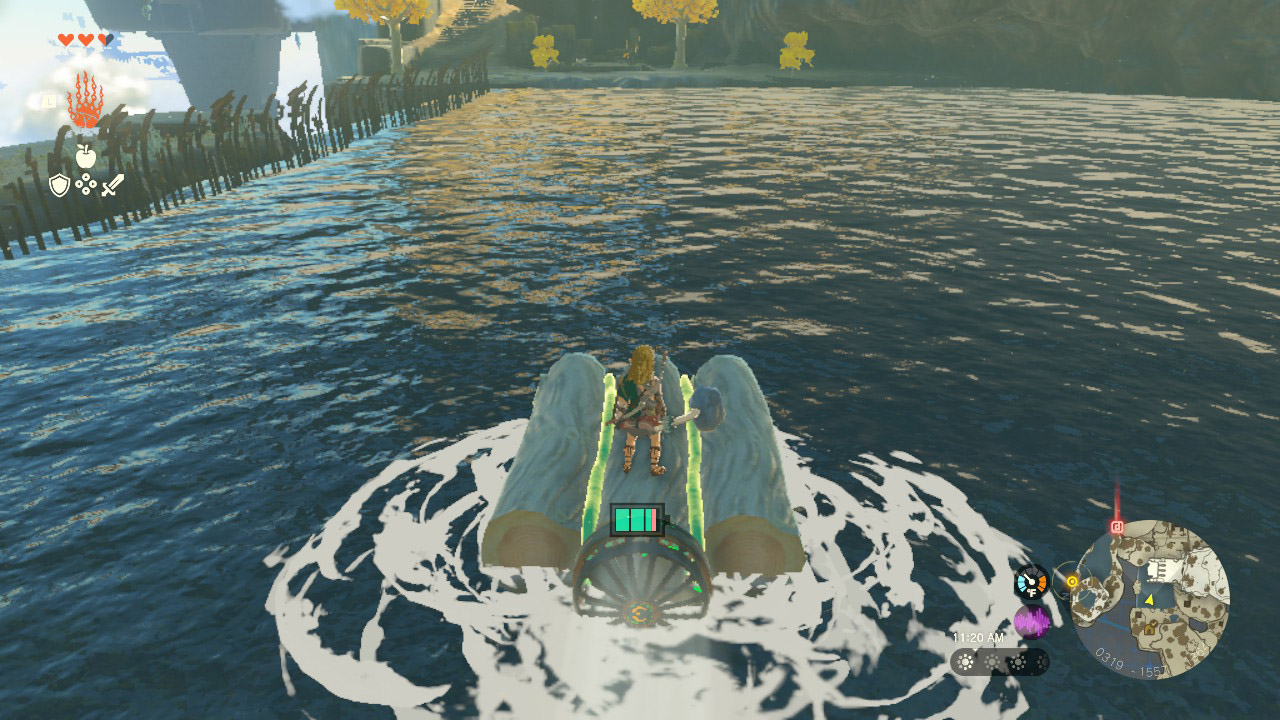Click the D-pad quick-menu icon
1280x720 pixels.
tap(86, 184)
